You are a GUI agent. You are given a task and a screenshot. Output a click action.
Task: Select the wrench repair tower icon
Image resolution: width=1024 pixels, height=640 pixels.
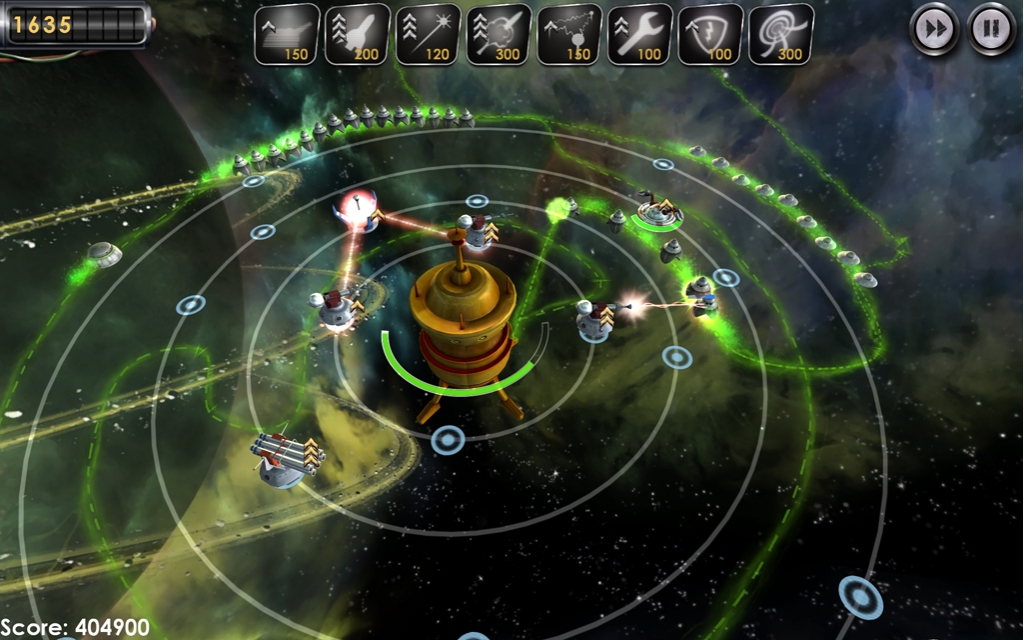640,34
